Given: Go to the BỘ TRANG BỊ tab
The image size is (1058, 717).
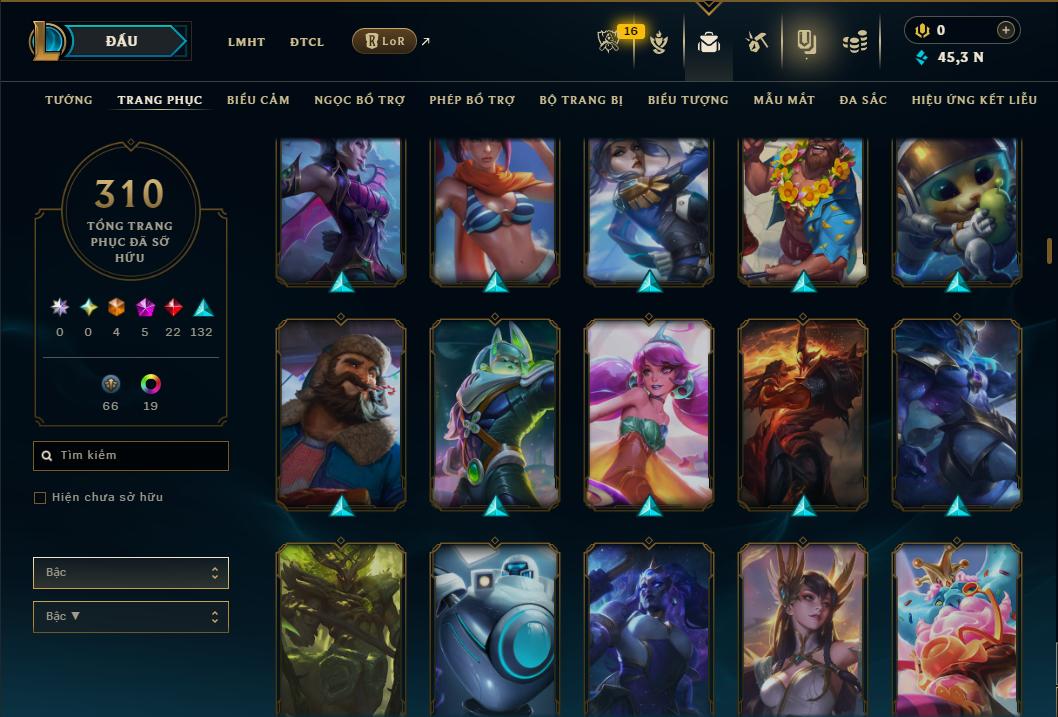Looking at the screenshot, I should tap(581, 100).
